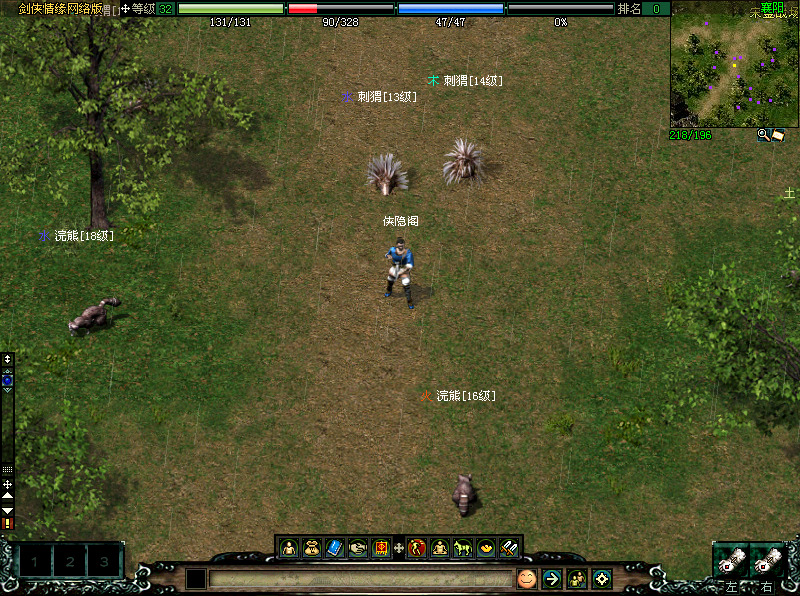Screen dimensions: 800x596
Task: Click the handshake icon in toolbar
Action: [x=357, y=548]
